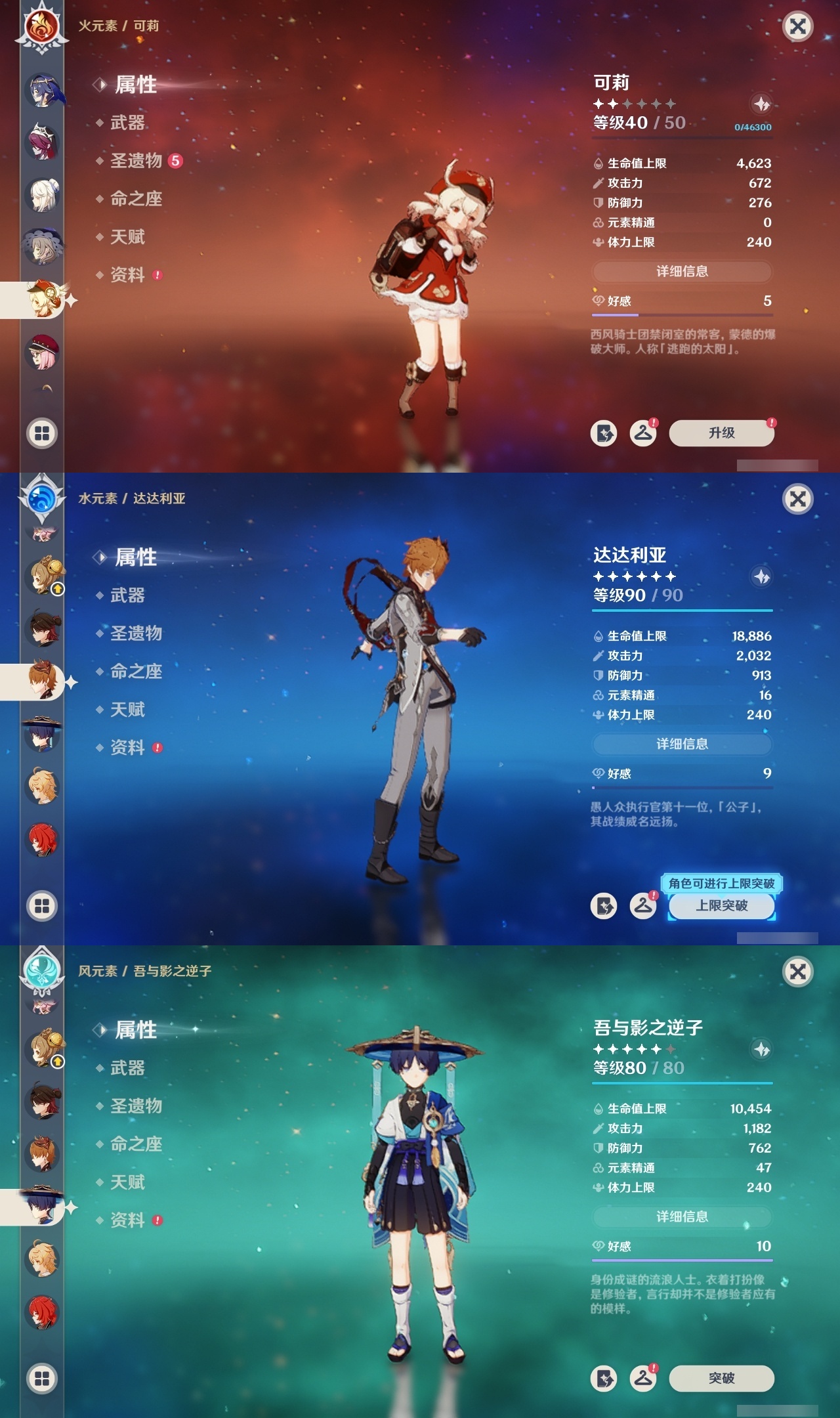Click 详细信息 under Wanderer's stats
The image size is (840, 1418).
pyautogui.click(x=681, y=1216)
